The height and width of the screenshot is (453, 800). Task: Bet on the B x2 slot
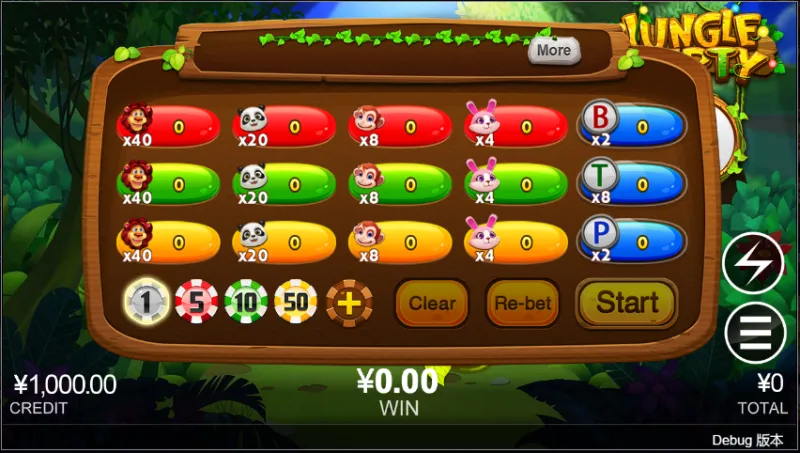634,127
